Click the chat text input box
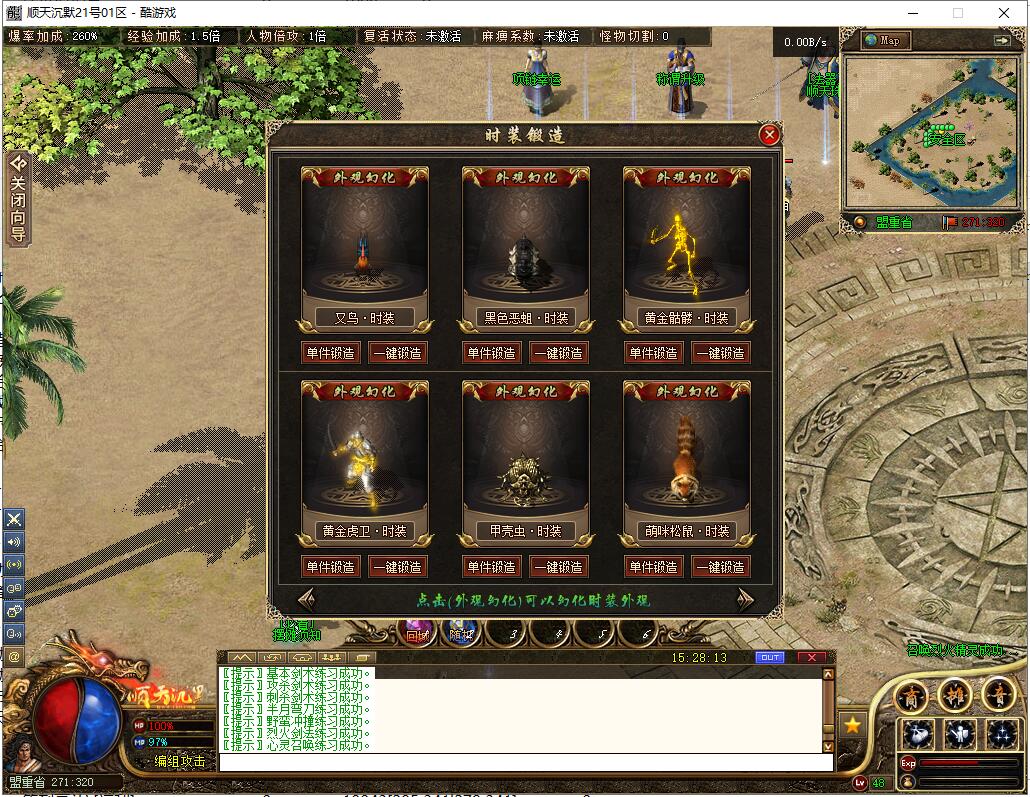This screenshot has height=797, width=1030. tap(525, 762)
